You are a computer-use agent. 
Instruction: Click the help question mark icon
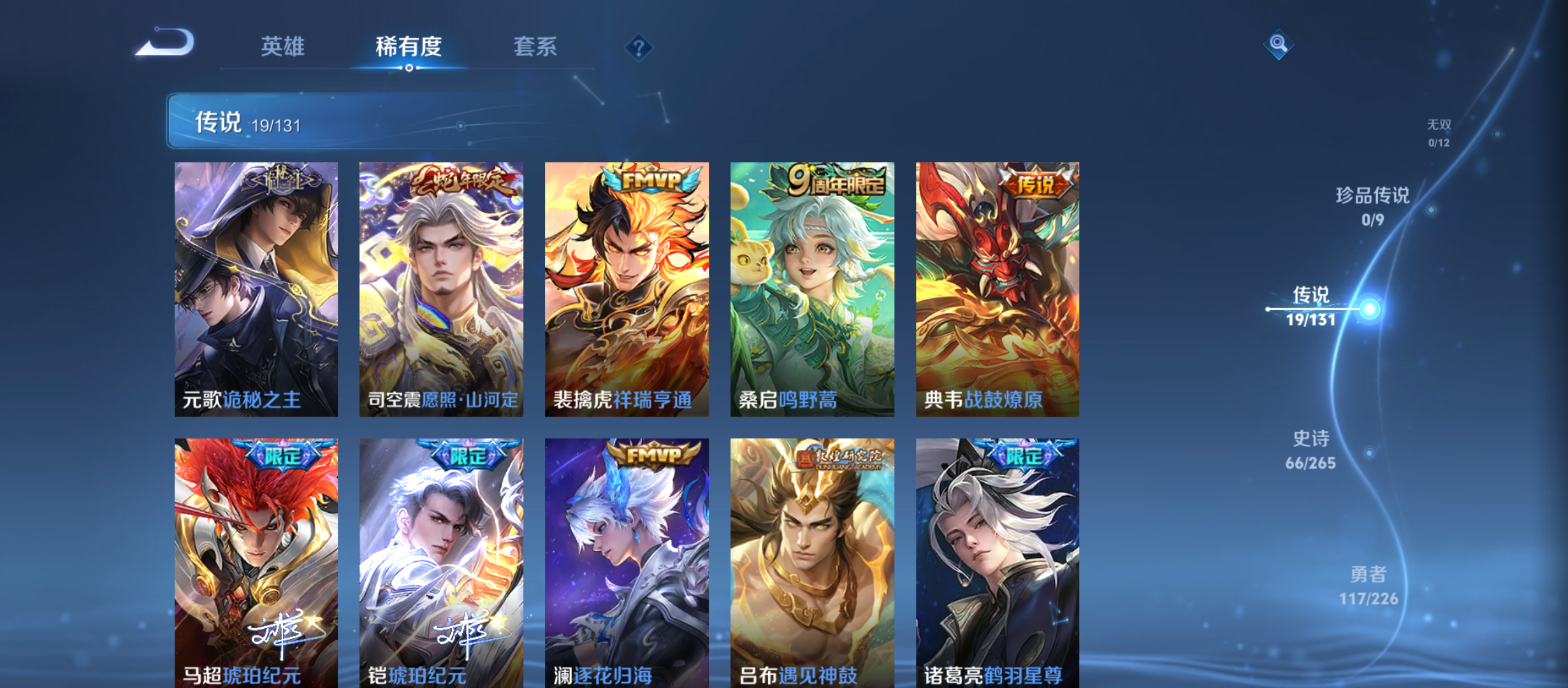(x=639, y=47)
